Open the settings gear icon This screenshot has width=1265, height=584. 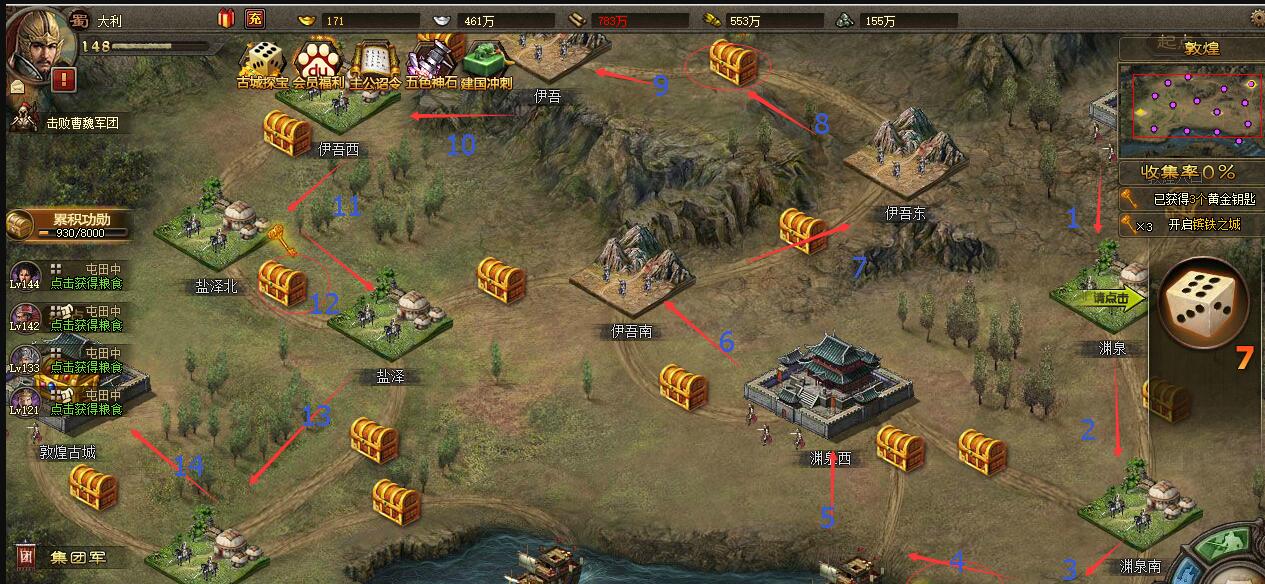point(1257,17)
